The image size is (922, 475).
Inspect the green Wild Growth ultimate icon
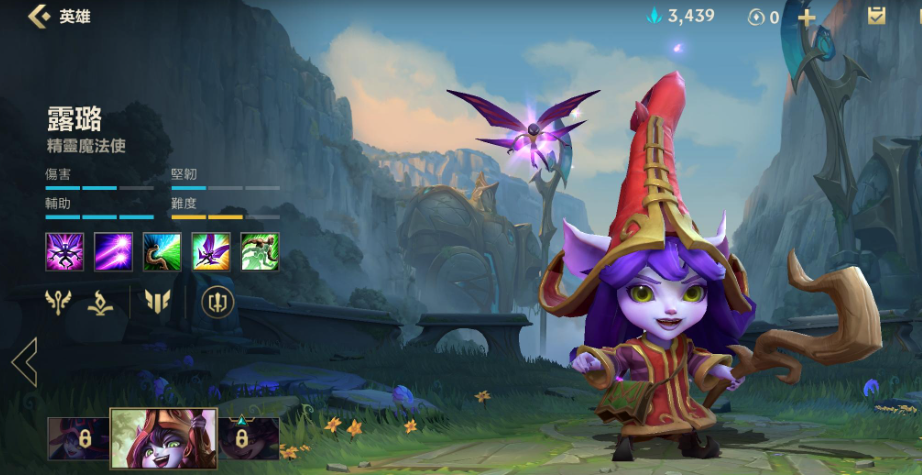tap(260, 251)
